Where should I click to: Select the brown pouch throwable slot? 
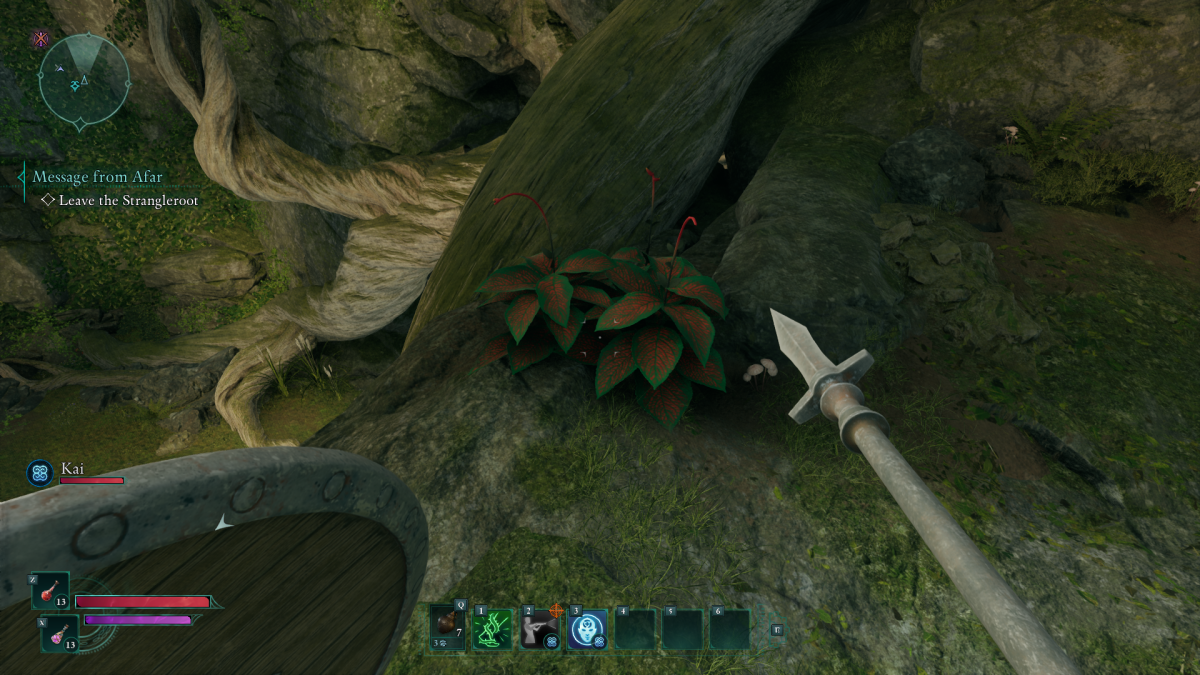(447, 629)
